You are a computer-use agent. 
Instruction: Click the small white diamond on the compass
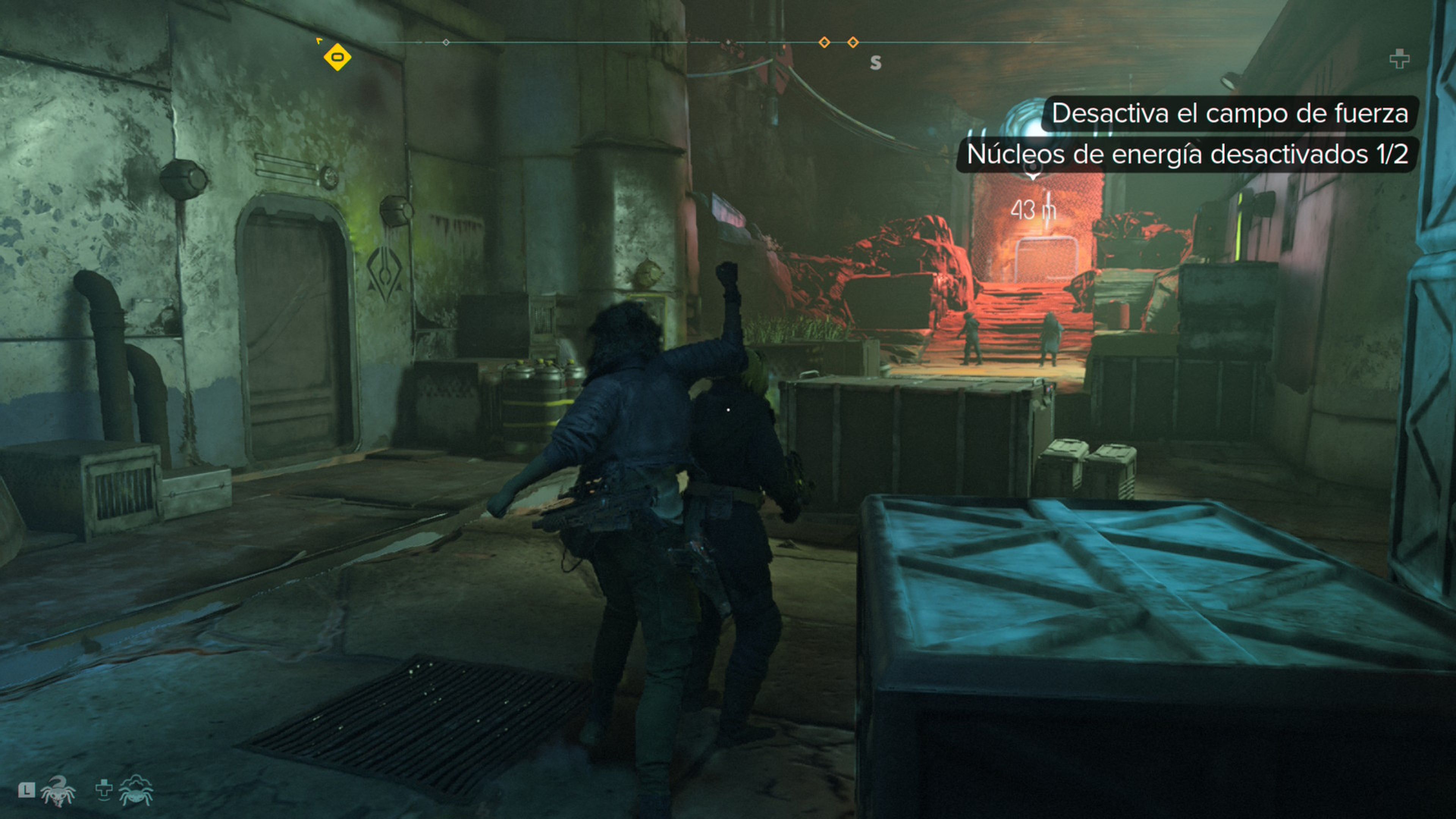click(x=446, y=42)
